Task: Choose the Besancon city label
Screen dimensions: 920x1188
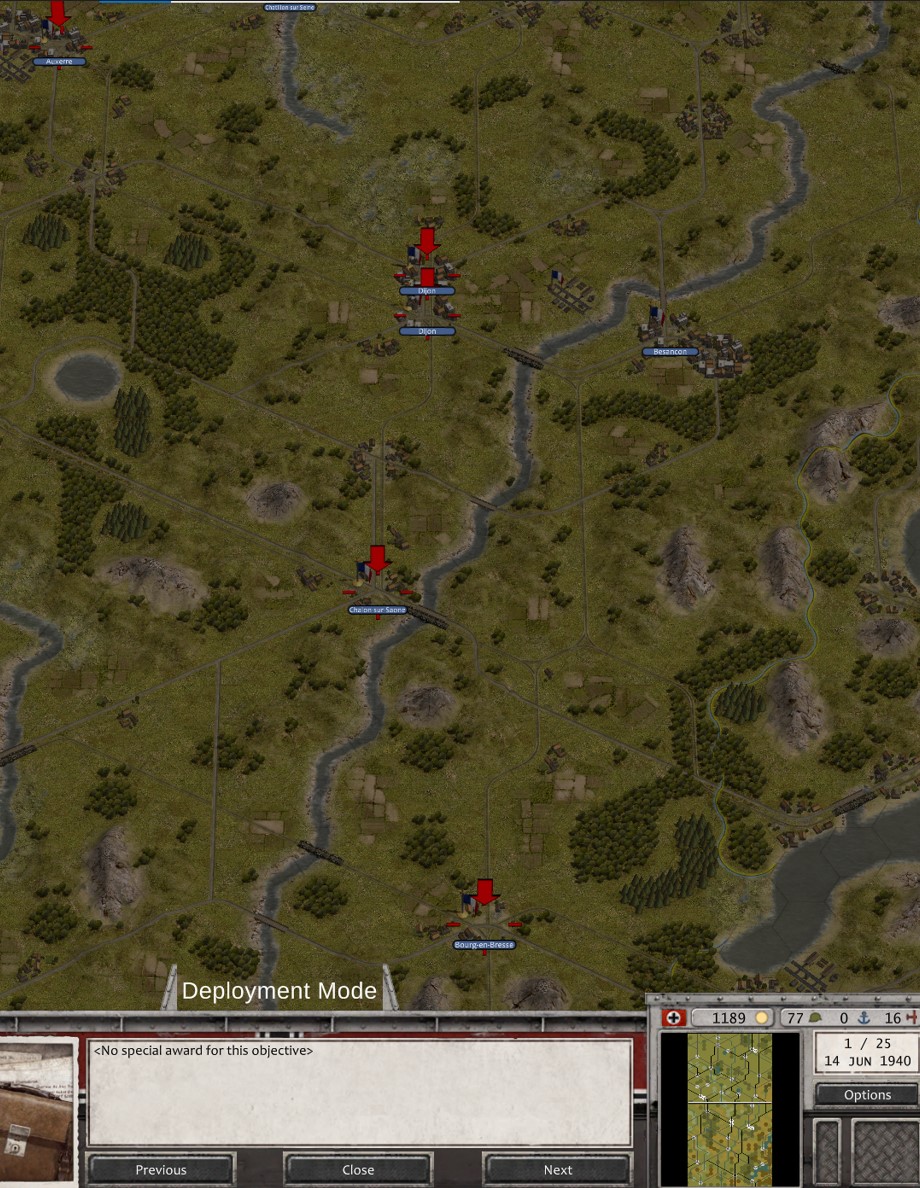Action: pos(669,352)
